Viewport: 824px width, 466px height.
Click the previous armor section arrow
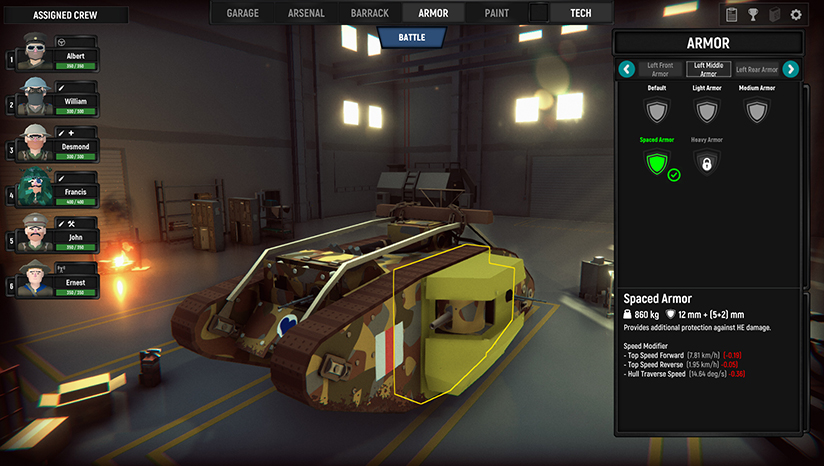point(627,69)
